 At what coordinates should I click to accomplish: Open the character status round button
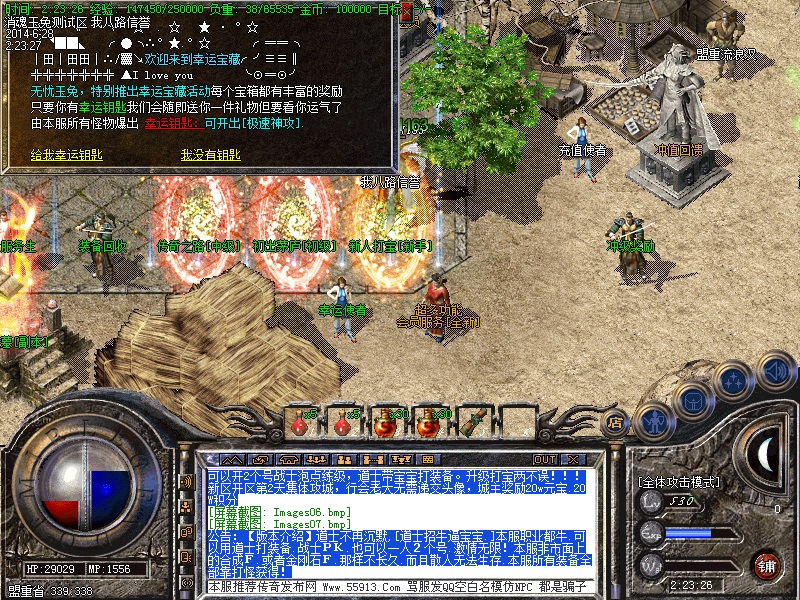tap(653, 419)
